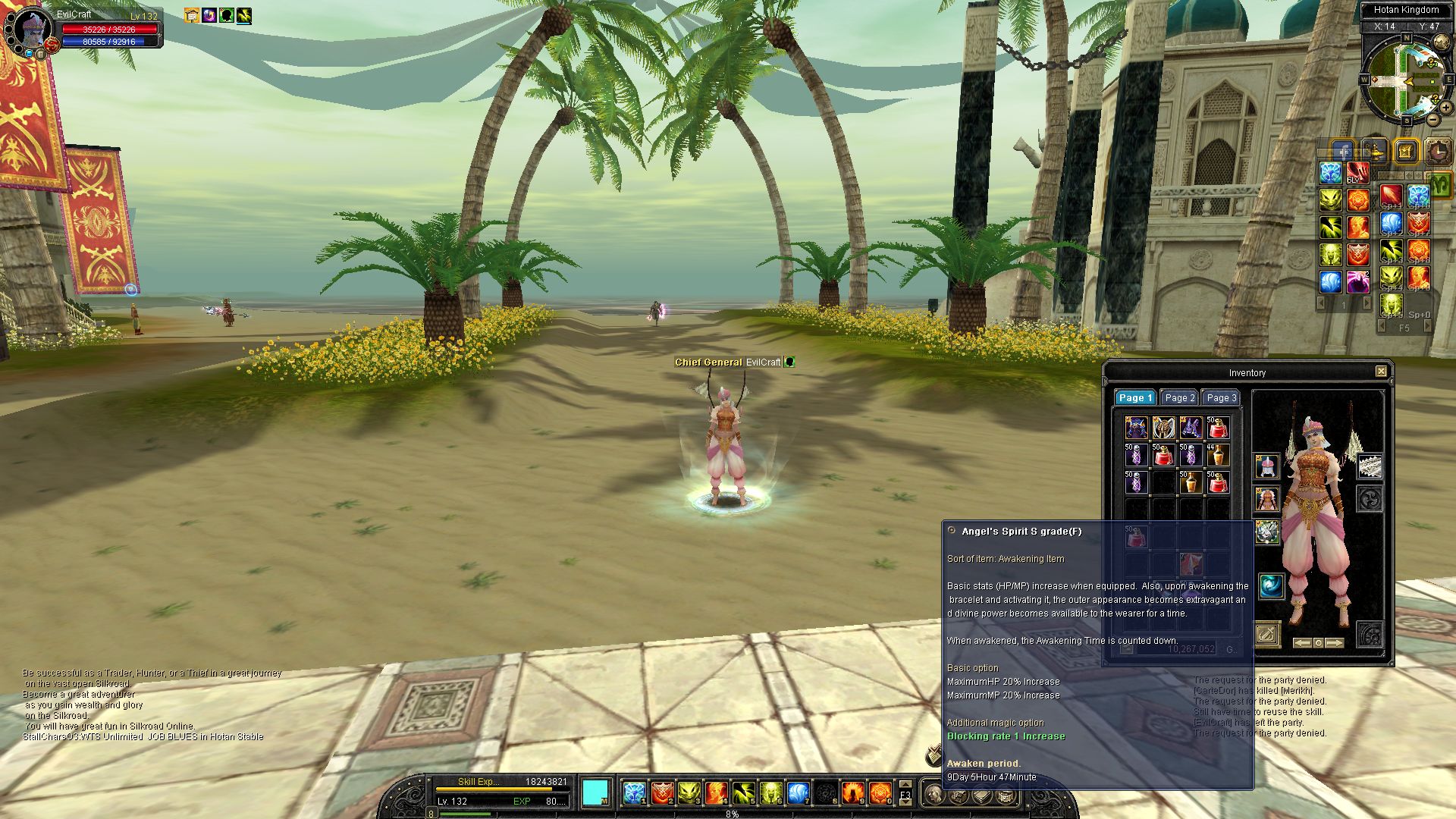Select the white winged armor item
Screen dimensions: 1456x819
tap(1163, 428)
